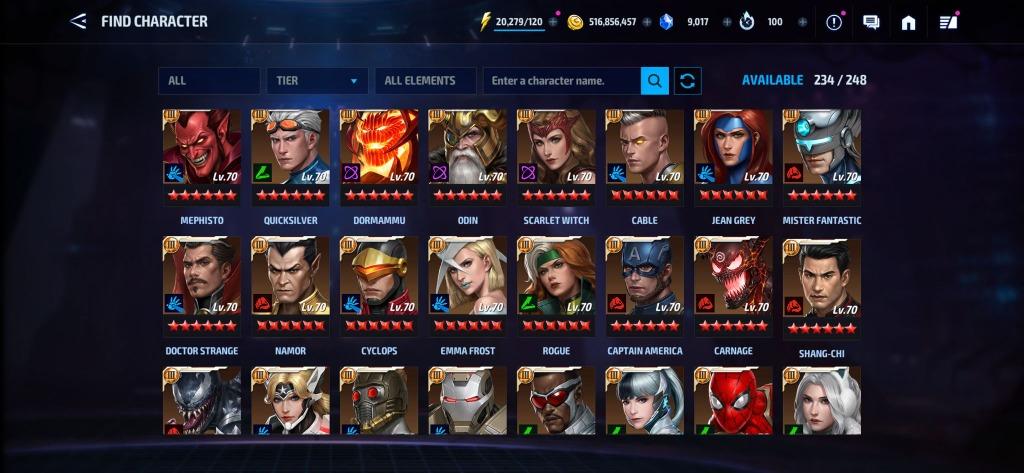Screen dimensions: 1024x473
Task: Open the ALL character filter dropdown
Action: [208, 81]
